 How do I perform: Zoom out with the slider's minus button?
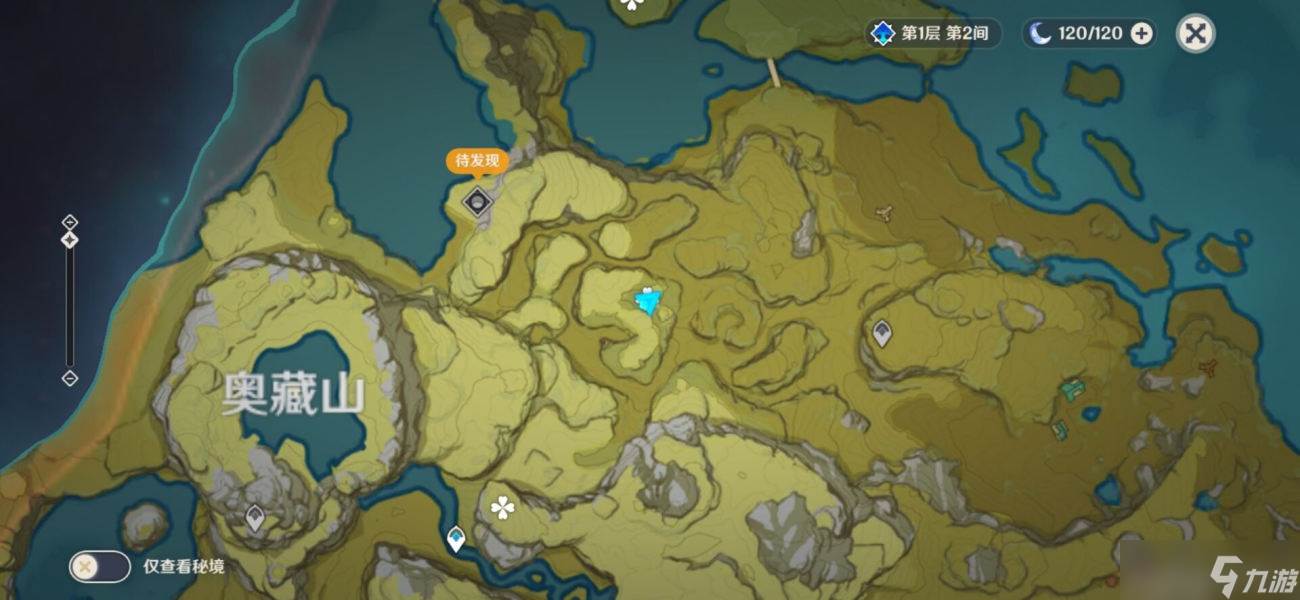[70, 378]
